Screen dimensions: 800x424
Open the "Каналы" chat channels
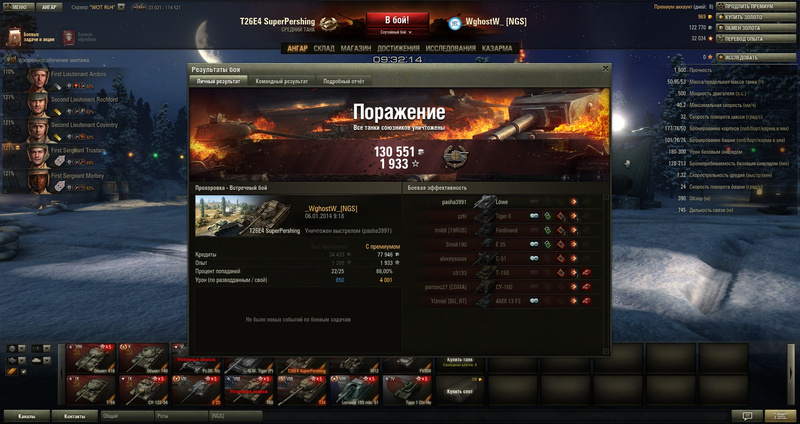pyautogui.click(x=26, y=414)
